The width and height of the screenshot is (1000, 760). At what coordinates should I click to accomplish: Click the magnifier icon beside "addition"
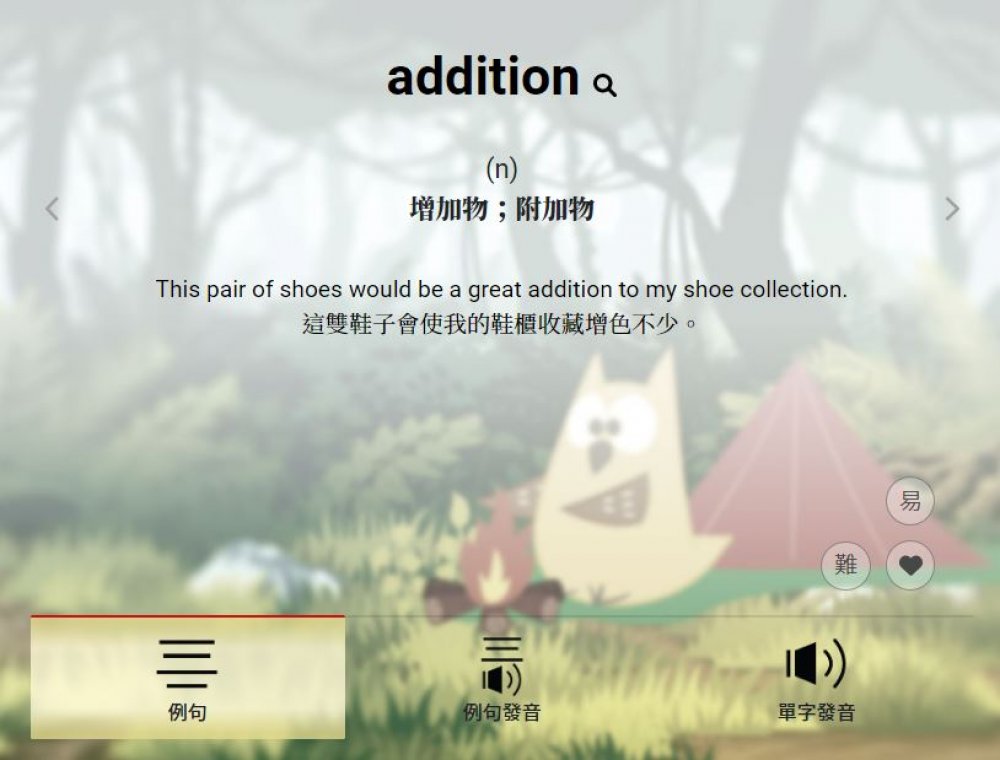pos(605,86)
